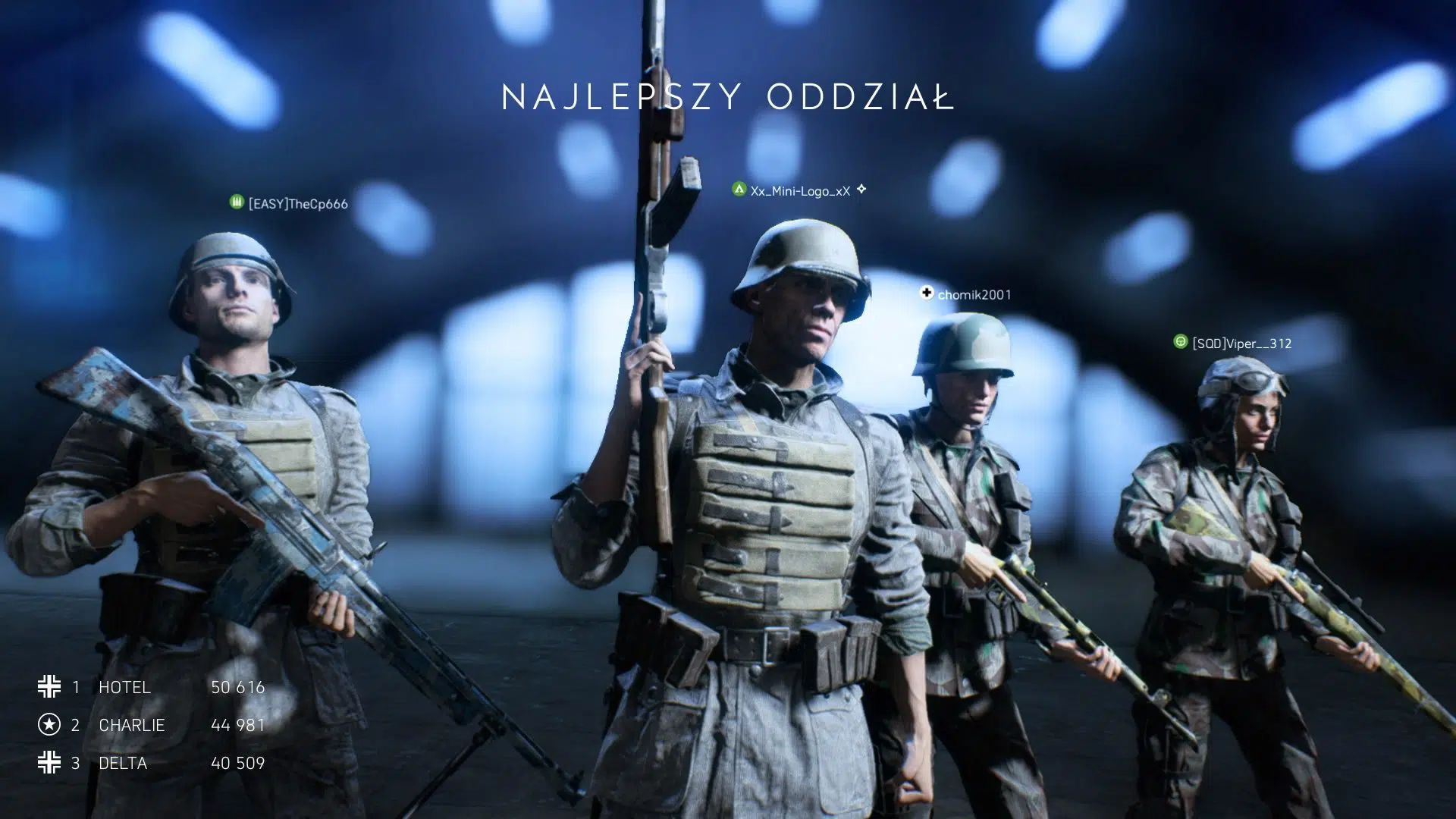Screen dimensions: 1456x819
Task: Select the Xx_Mini-Logo_xX nametag
Action: click(799, 191)
